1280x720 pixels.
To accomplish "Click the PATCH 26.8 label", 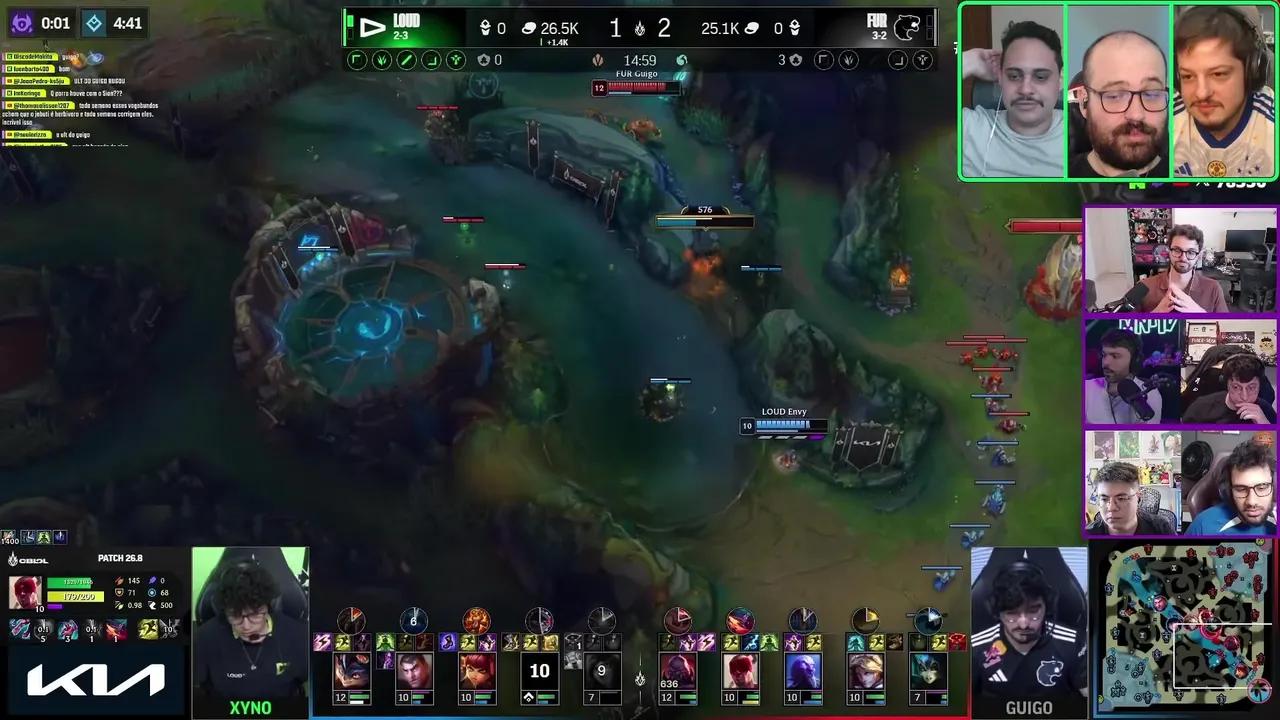I will tap(121, 559).
